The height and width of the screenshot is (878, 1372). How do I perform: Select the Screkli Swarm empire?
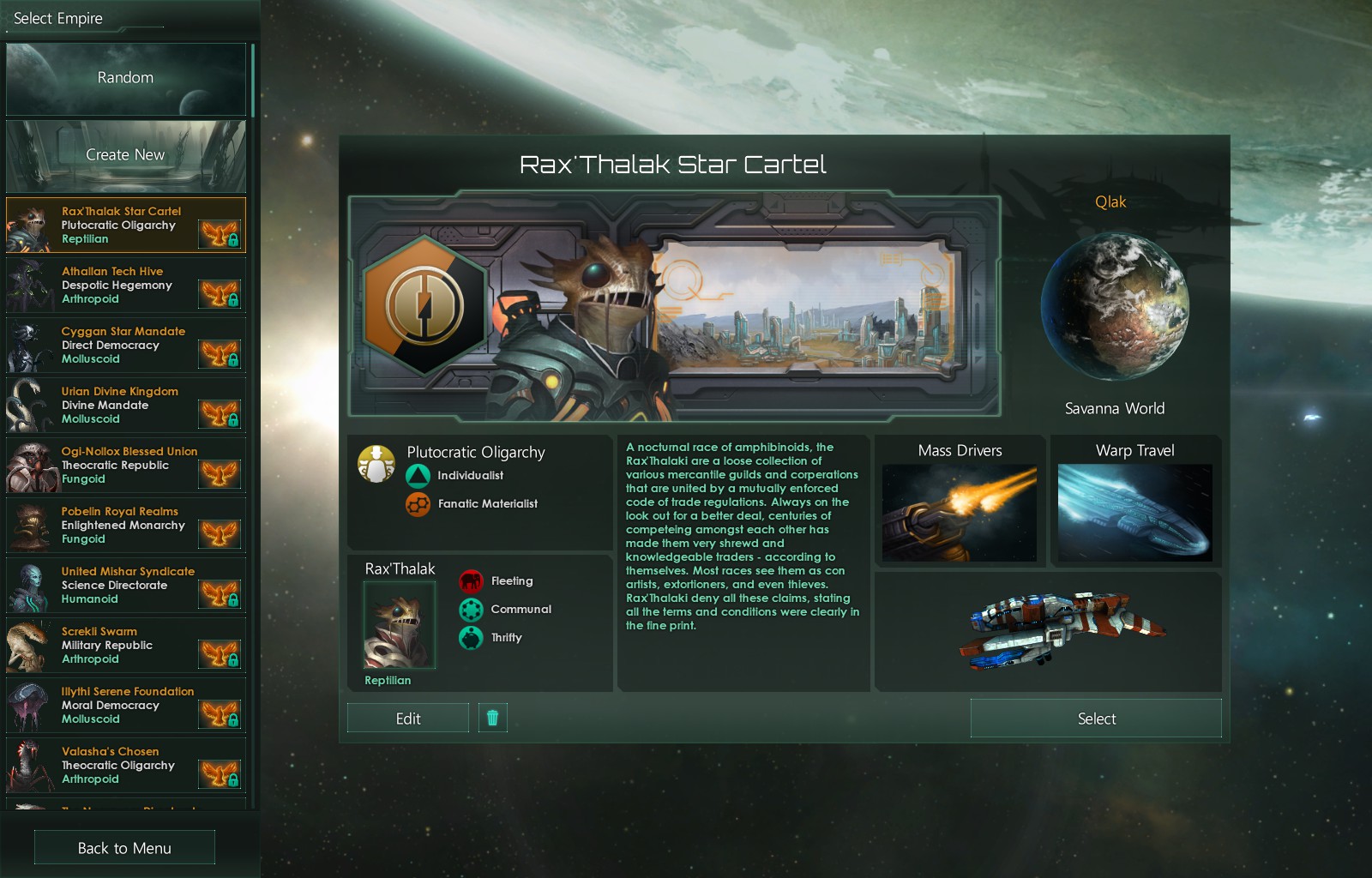125,646
